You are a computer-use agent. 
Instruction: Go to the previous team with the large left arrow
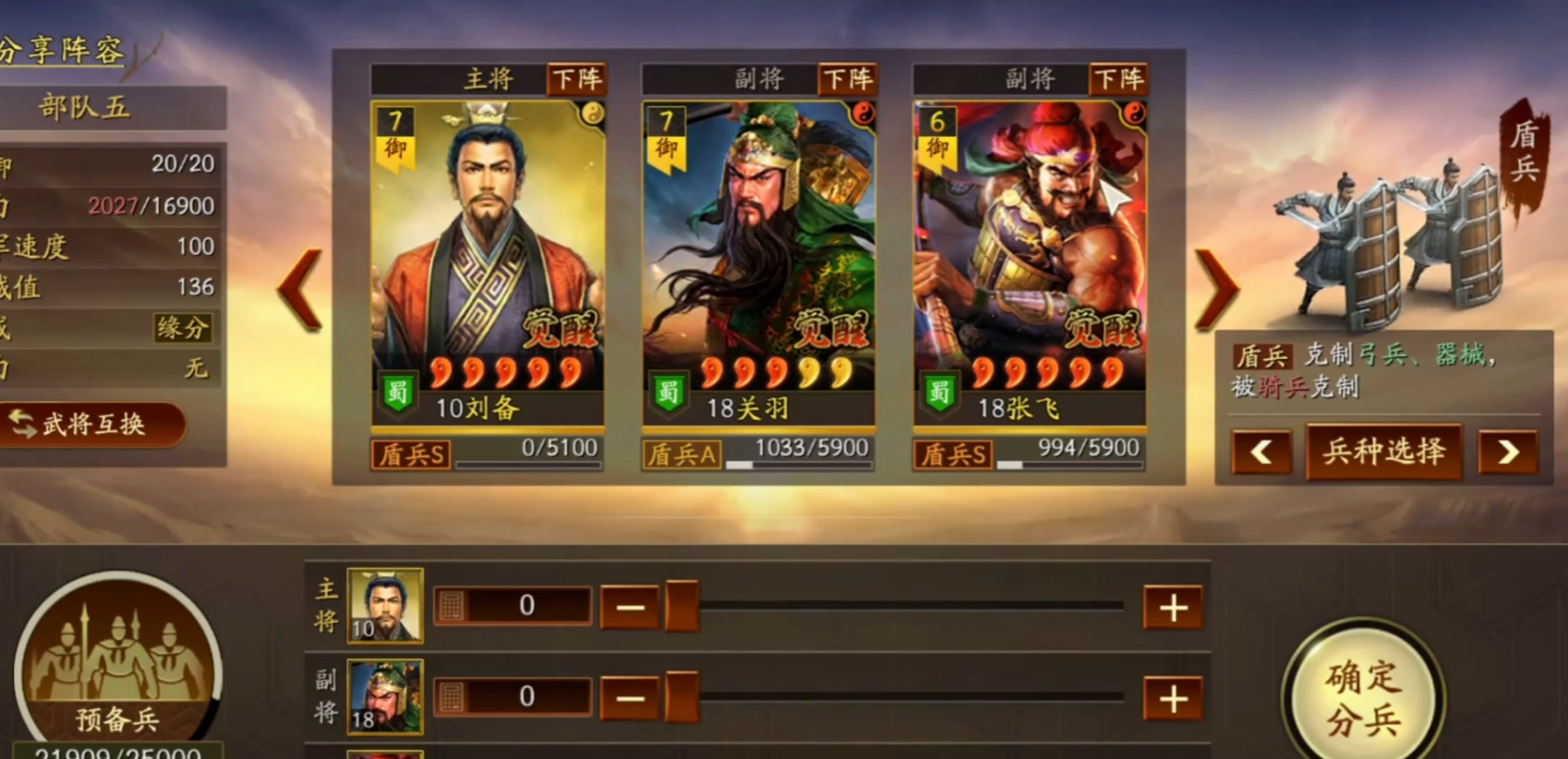click(301, 289)
